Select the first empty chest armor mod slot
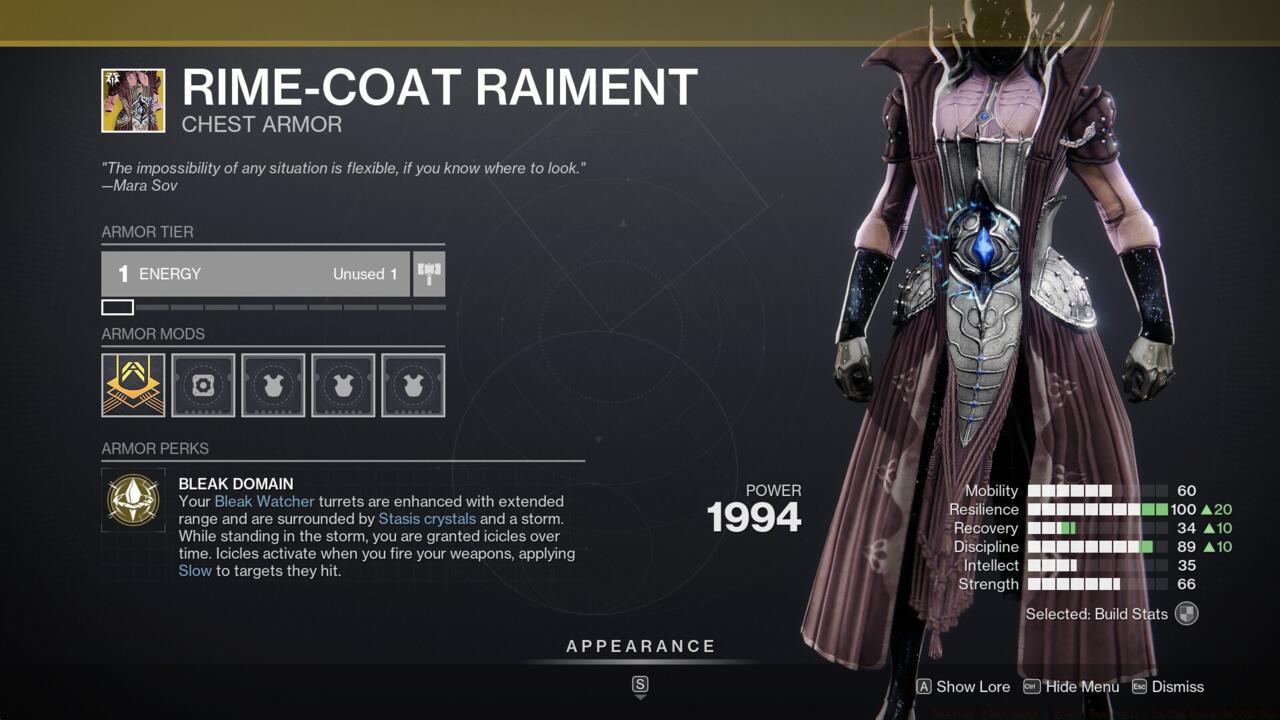This screenshot has width=1280, height=720. [x=273, y=384]
